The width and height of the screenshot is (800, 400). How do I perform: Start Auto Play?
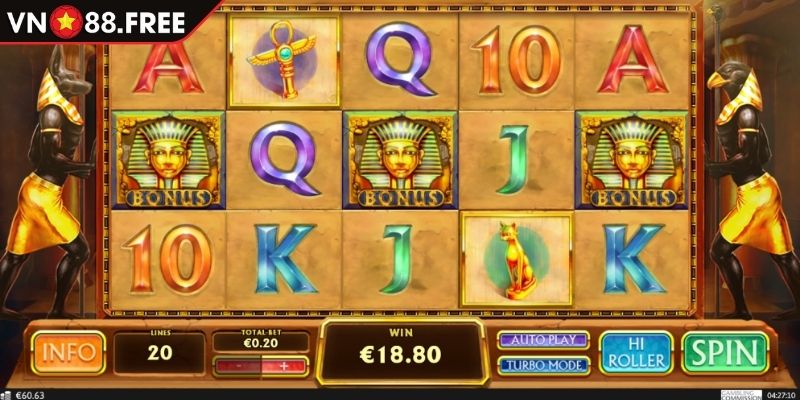pyautogui.click(x=545, y=339)
